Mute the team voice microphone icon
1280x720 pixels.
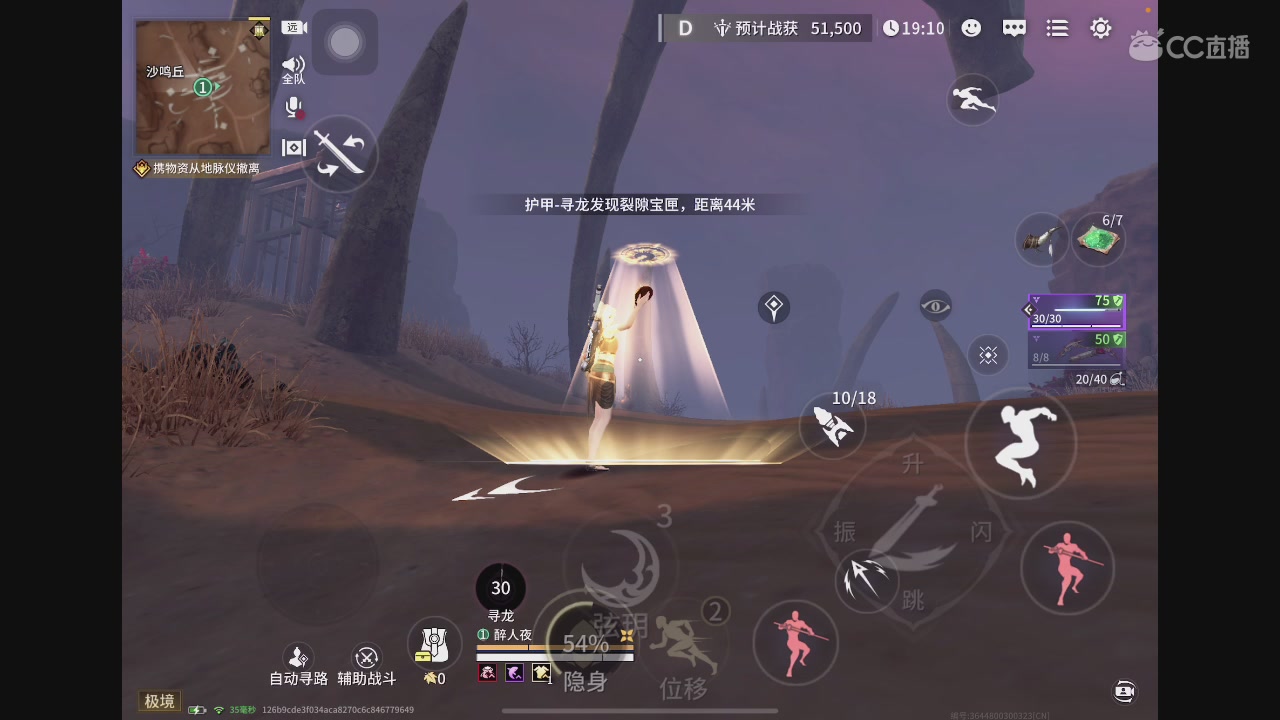[x=293, y=108]
